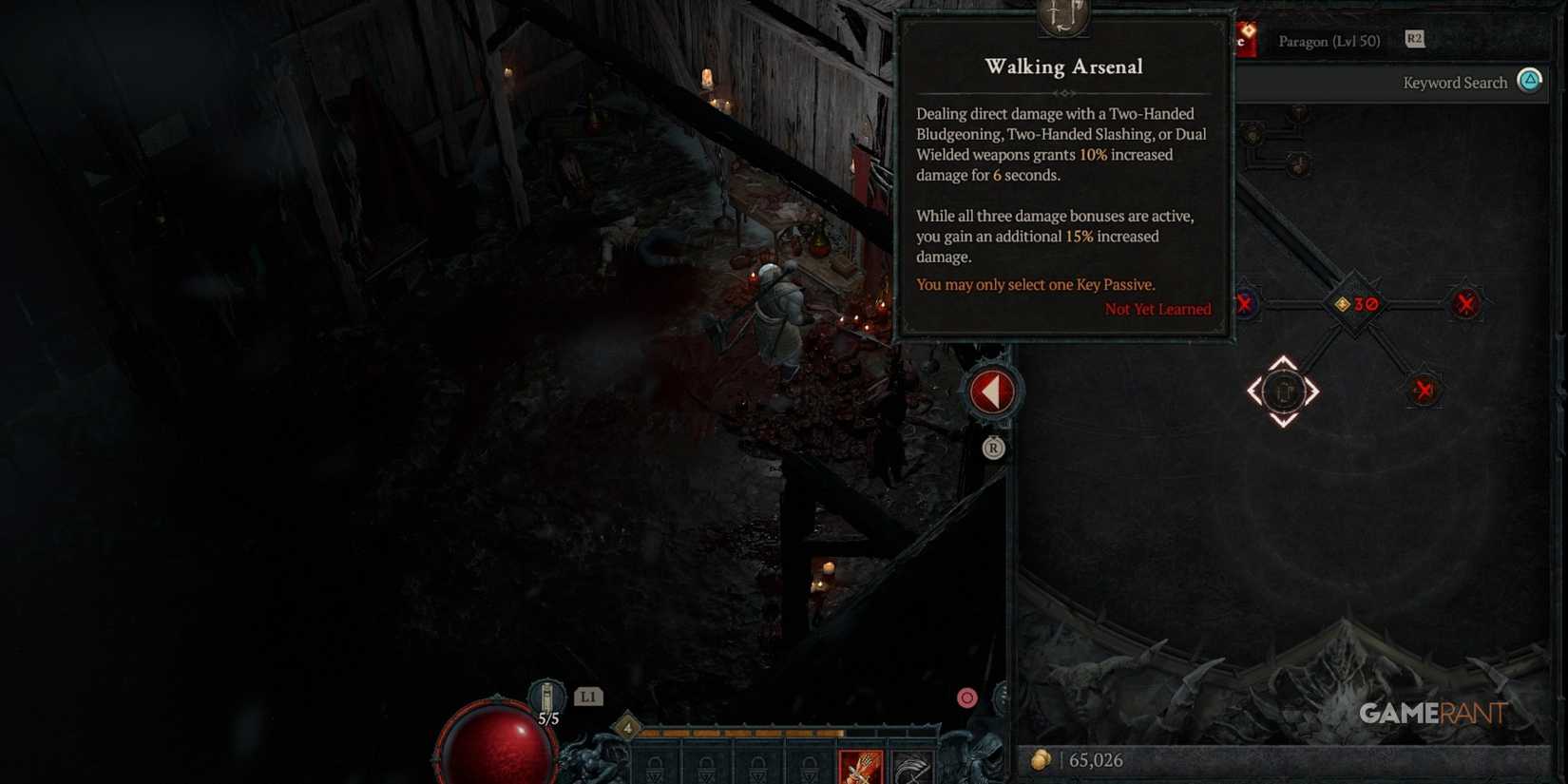The image size is (1568, 784).
Task: Select the Walking Arsenal key passive node
Action: [1284, 392]
